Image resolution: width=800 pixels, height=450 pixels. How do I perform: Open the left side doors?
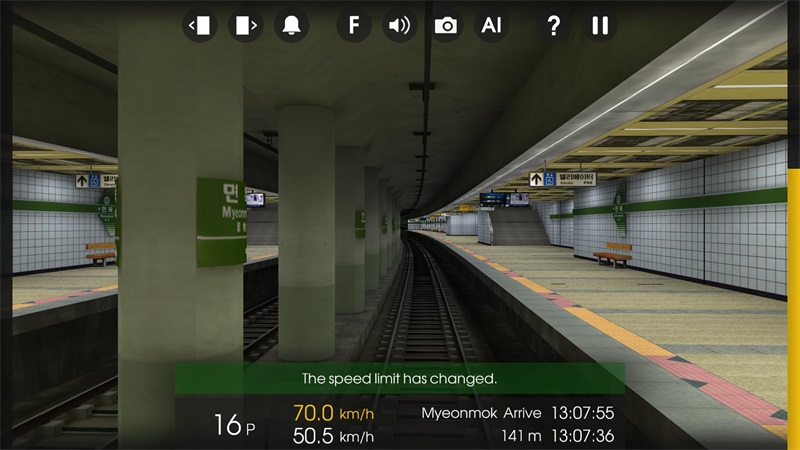tap(200, 25)
